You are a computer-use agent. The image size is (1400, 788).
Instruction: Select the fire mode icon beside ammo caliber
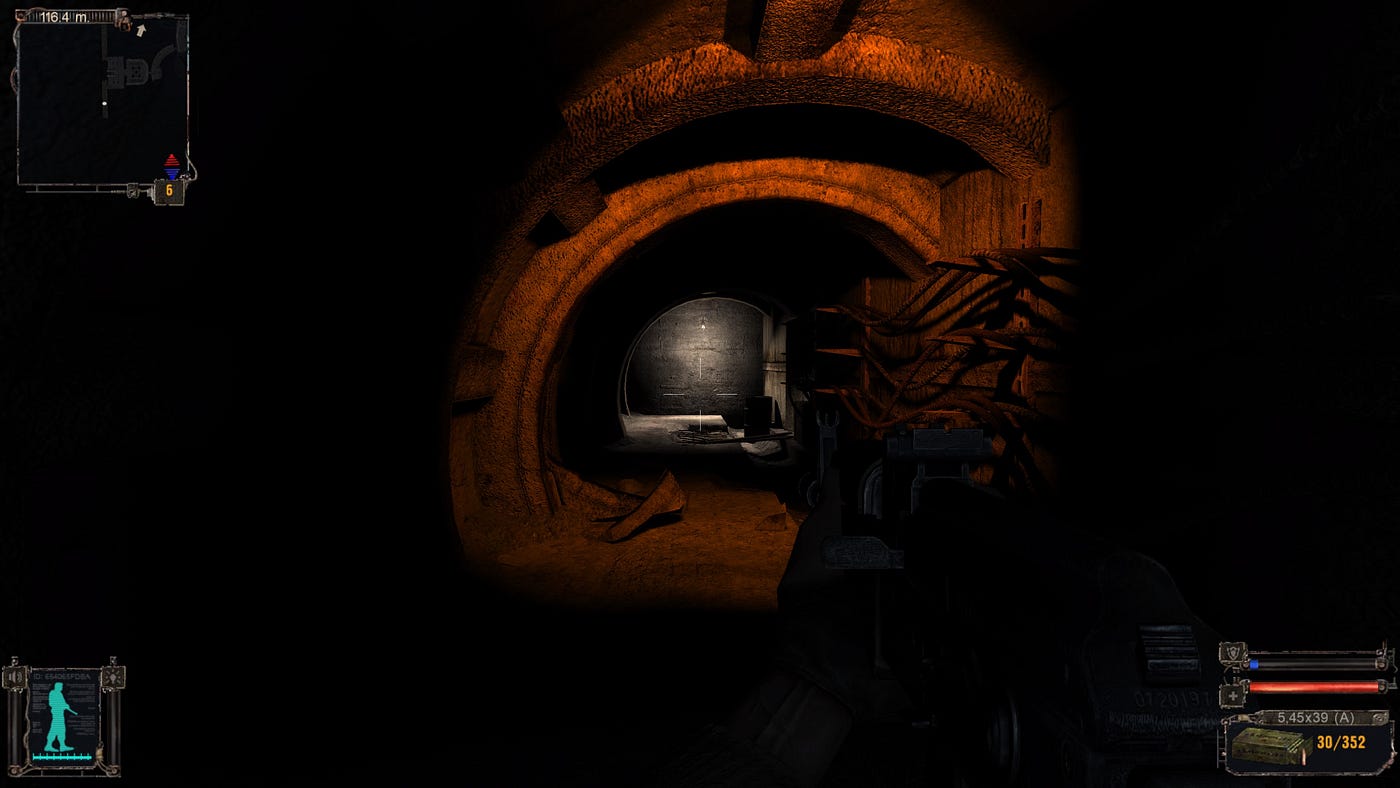click(x=1377, y=717)
